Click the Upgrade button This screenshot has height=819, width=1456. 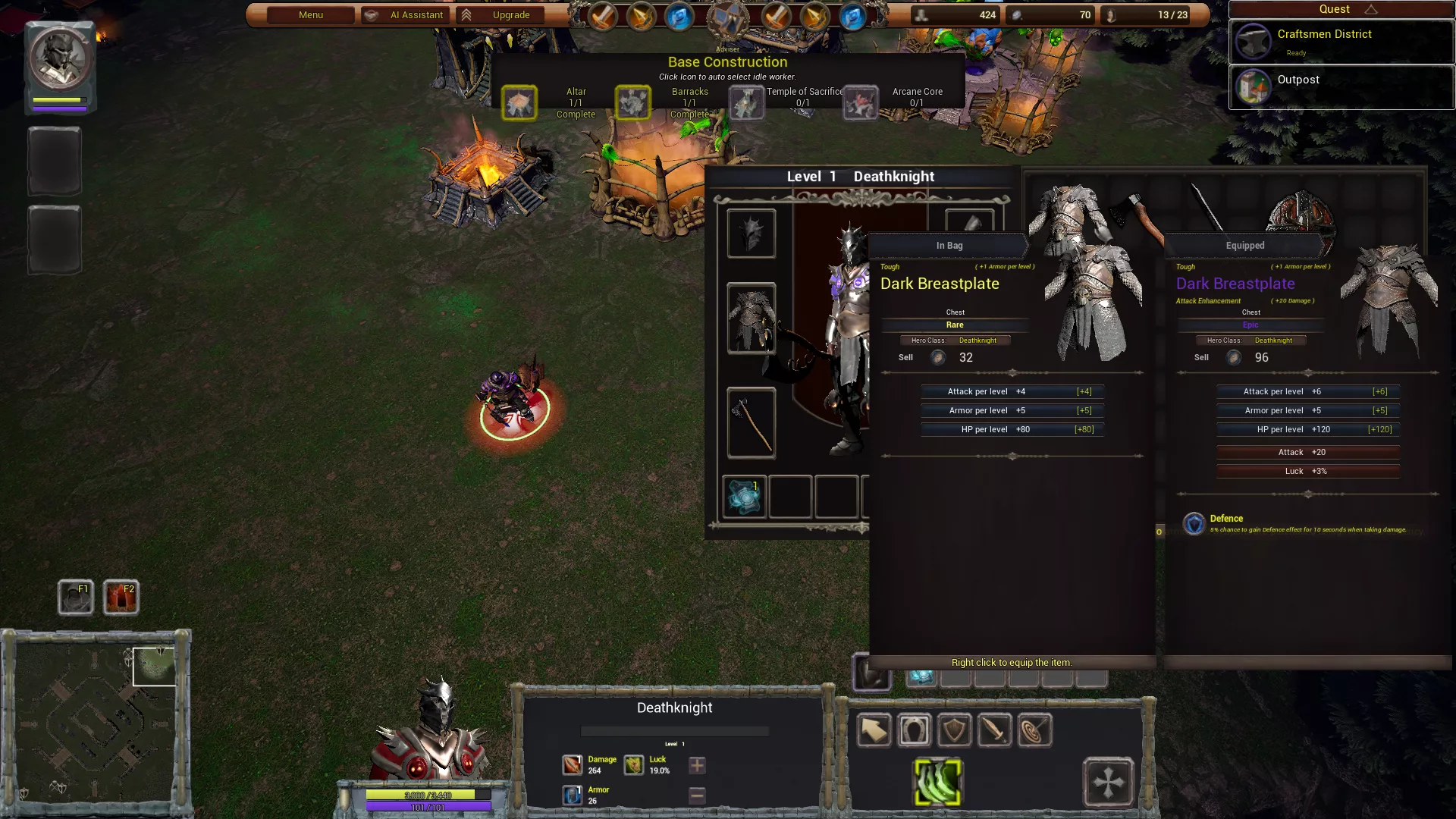click(500, 15)
